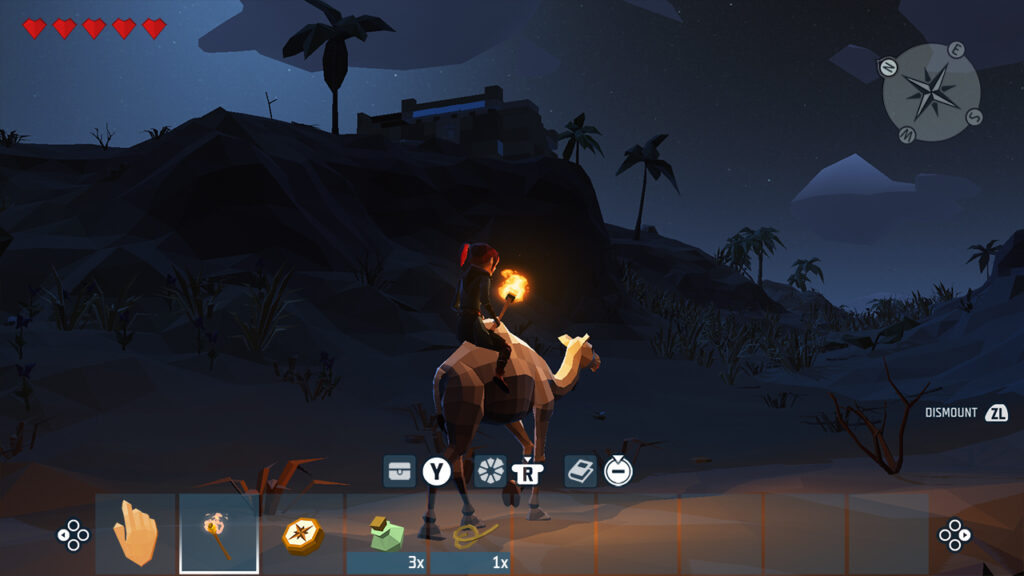Open the journal book icon

(x=581, y=470)
